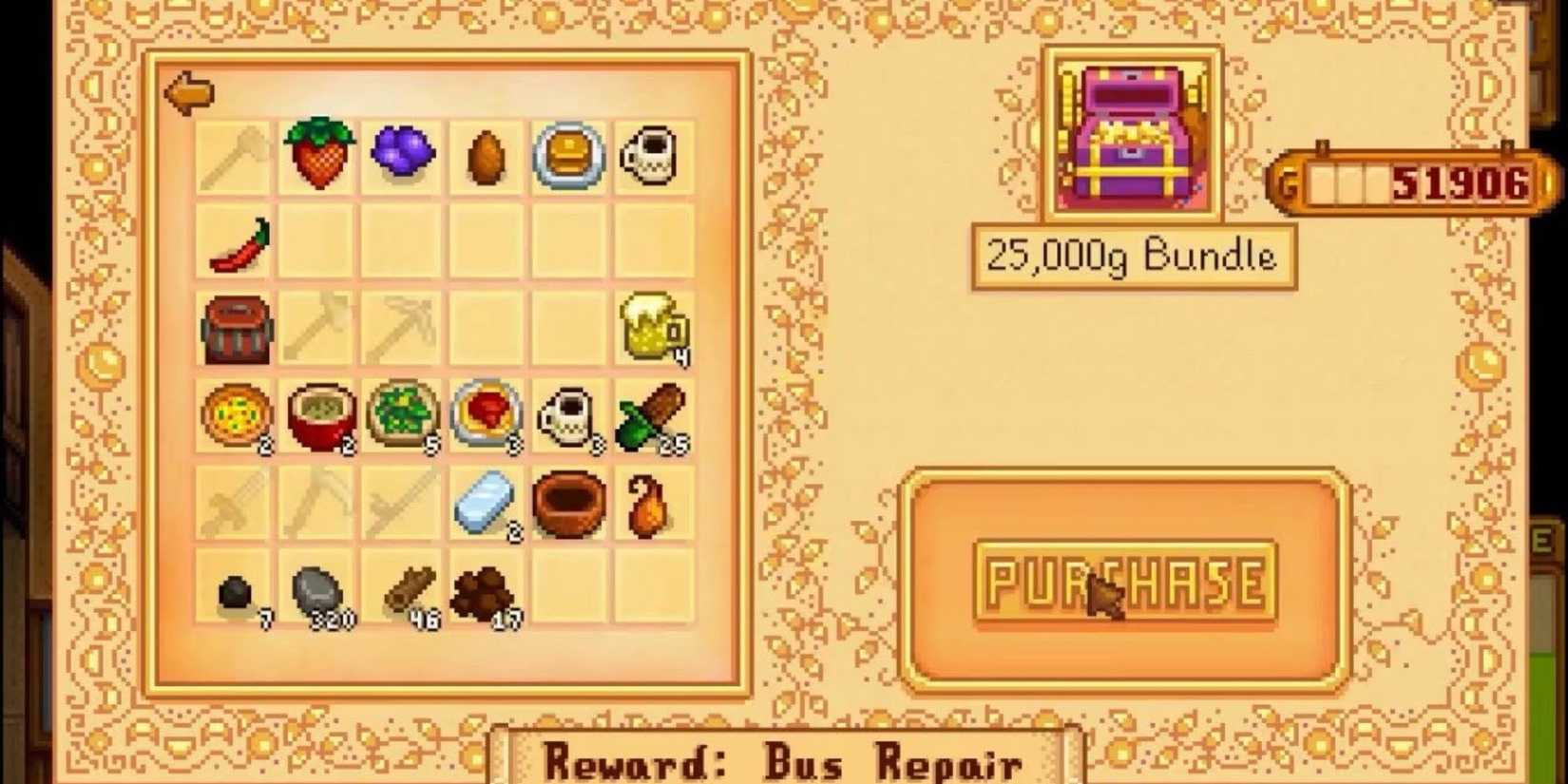Select the Spaghetti plate
This screenshot has height=784, width=1568.
coord(485,413)
